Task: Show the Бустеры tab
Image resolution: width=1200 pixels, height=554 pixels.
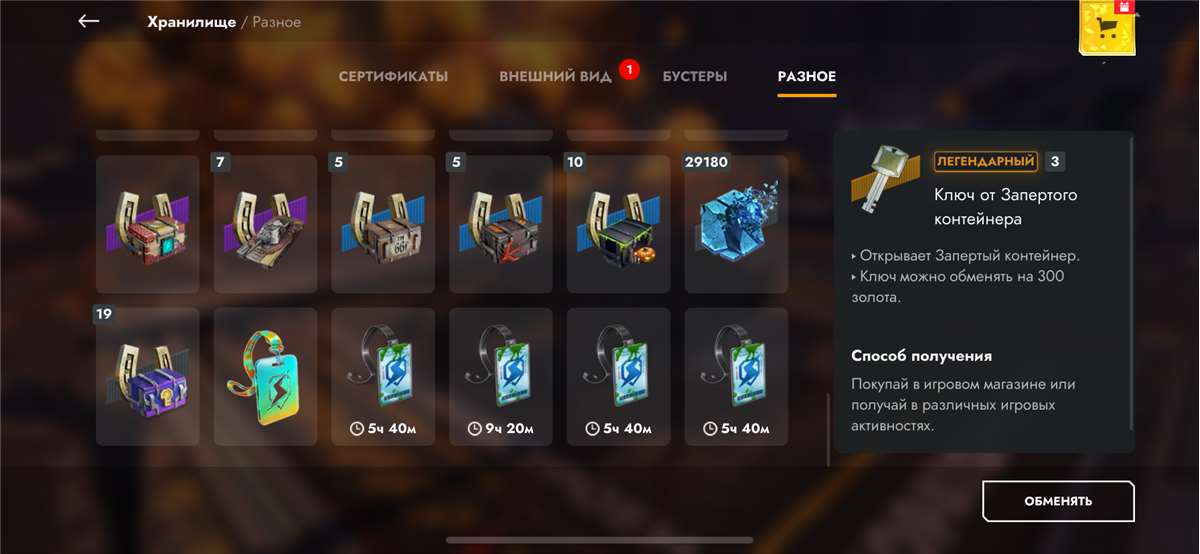Action: (x=694, y=77)
